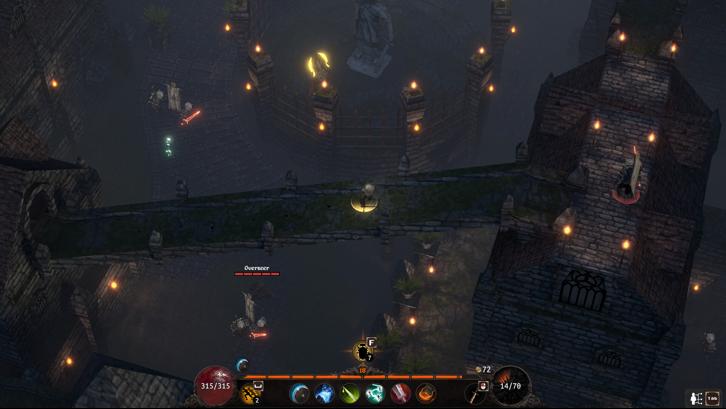The width and height of the screenshot is (726, 409).
Task: Use the glowing lantern item above skill bar
Action: click(363, 351)
